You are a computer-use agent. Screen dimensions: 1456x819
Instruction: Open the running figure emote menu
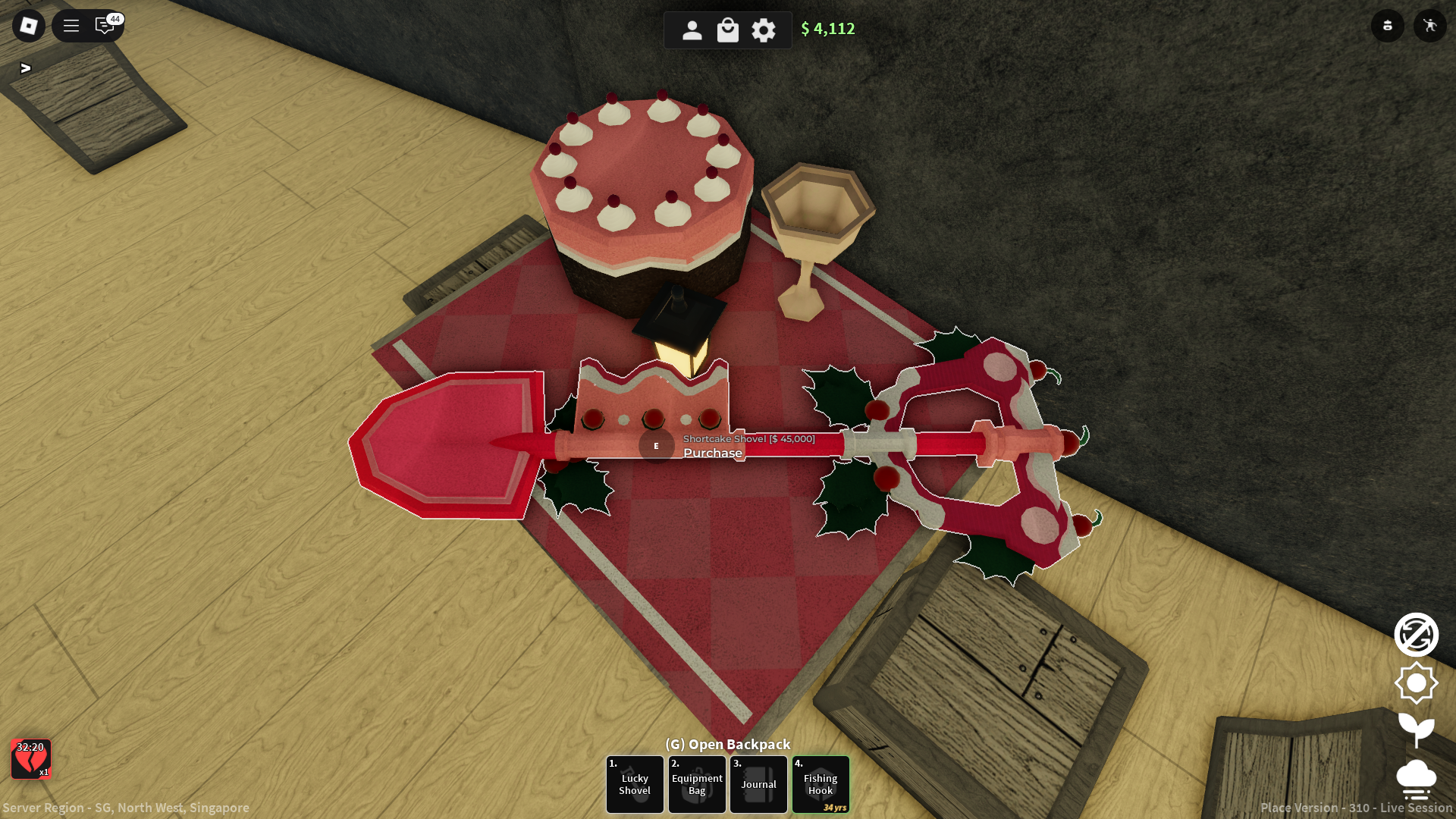(1430, 26)
